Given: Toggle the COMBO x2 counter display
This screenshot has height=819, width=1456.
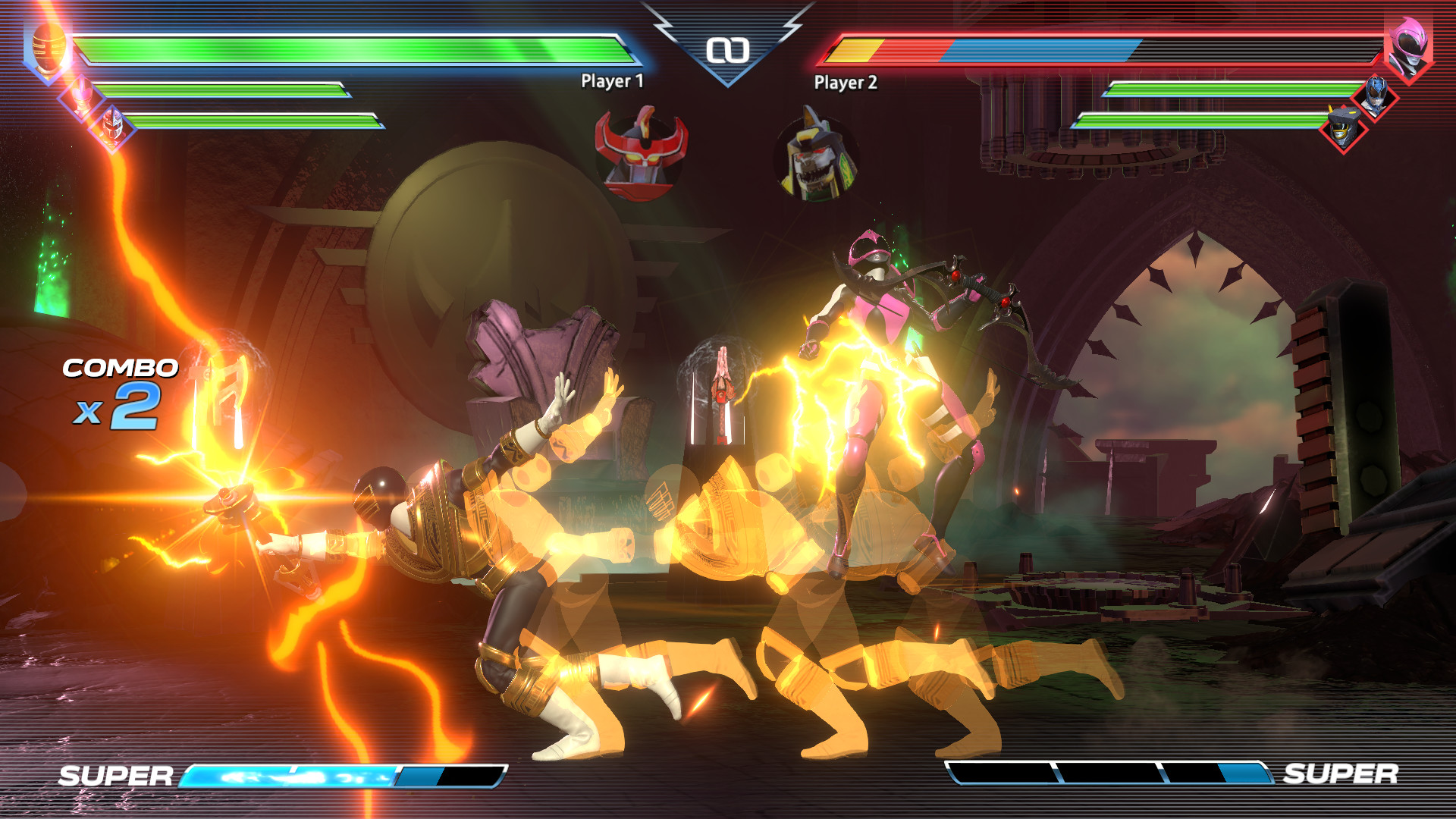Looking at the screenshot, I should point(118,391).
